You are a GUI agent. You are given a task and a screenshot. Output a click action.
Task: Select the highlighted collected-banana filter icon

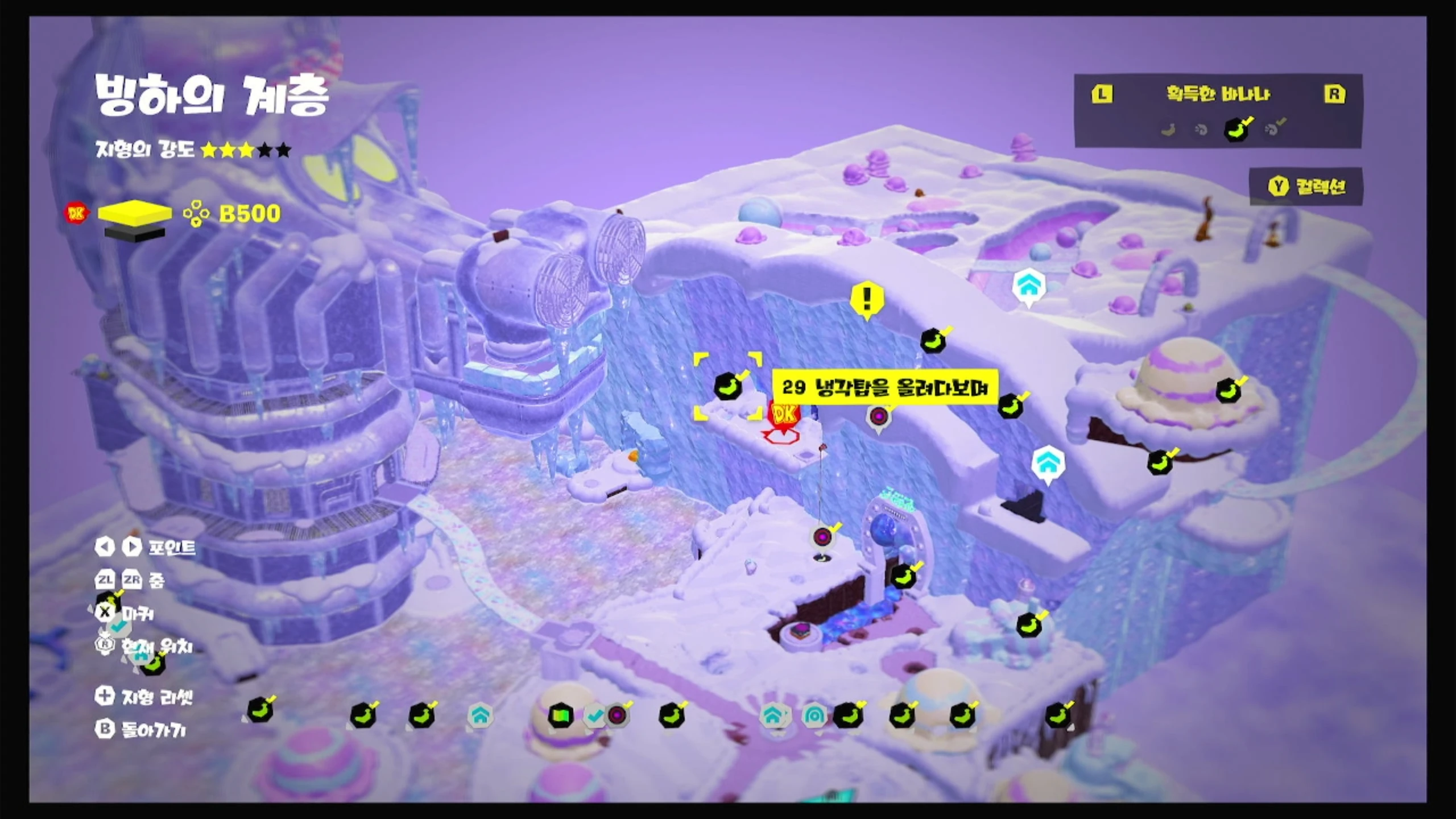(x=1236, y=130)
